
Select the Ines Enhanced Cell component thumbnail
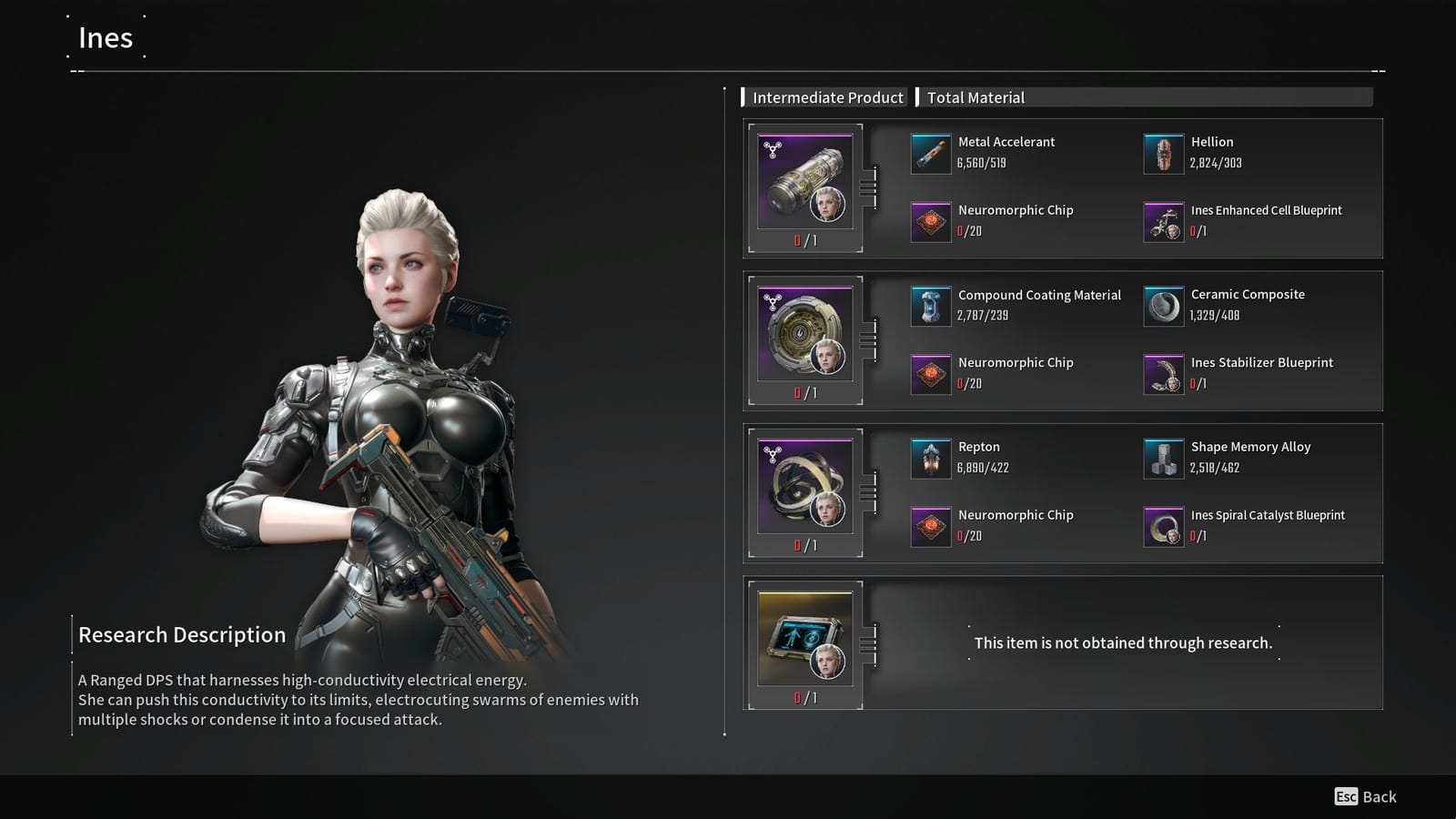[x=804, y=182]
